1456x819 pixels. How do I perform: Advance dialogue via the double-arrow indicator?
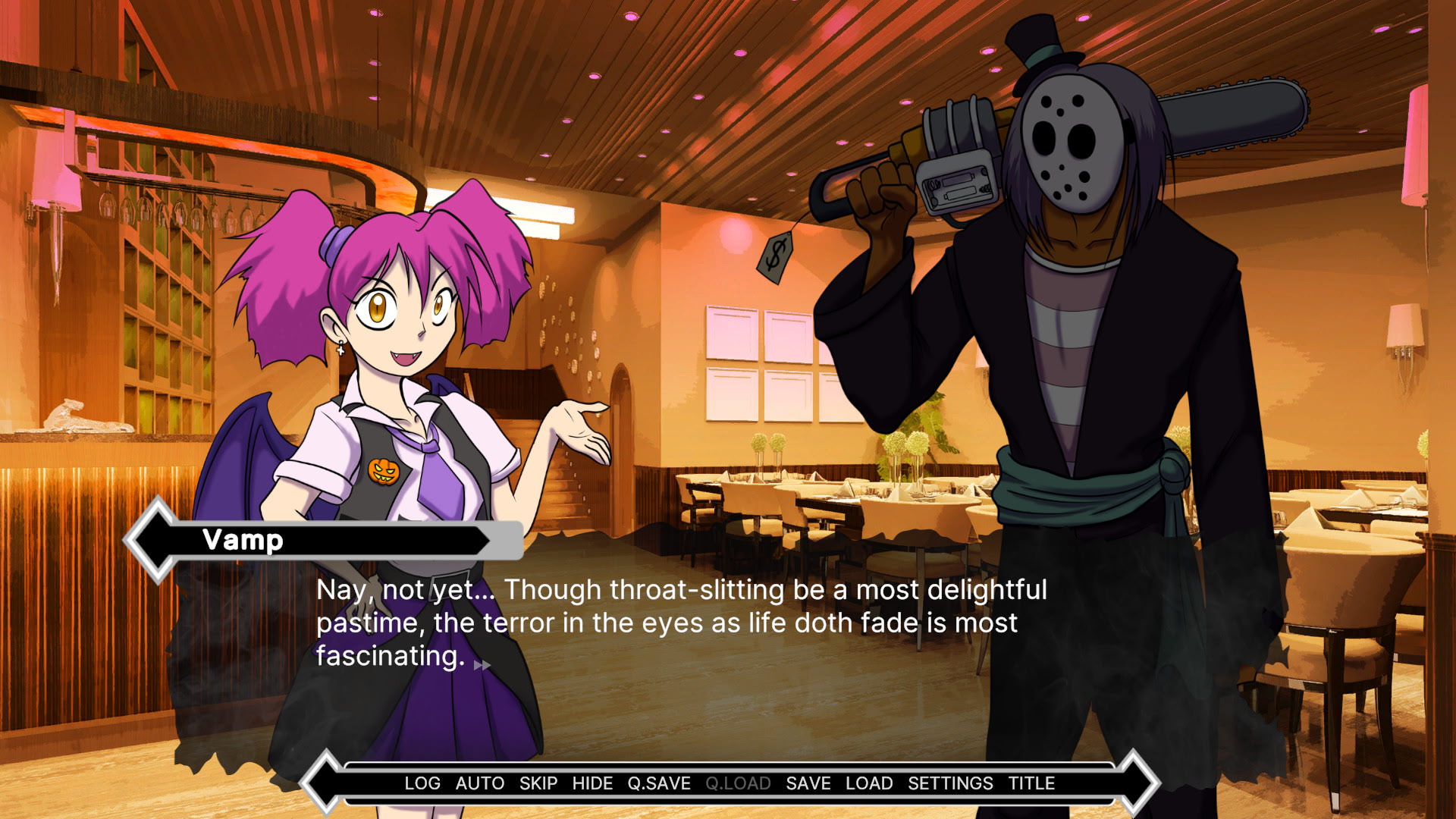tap(482, 666)
